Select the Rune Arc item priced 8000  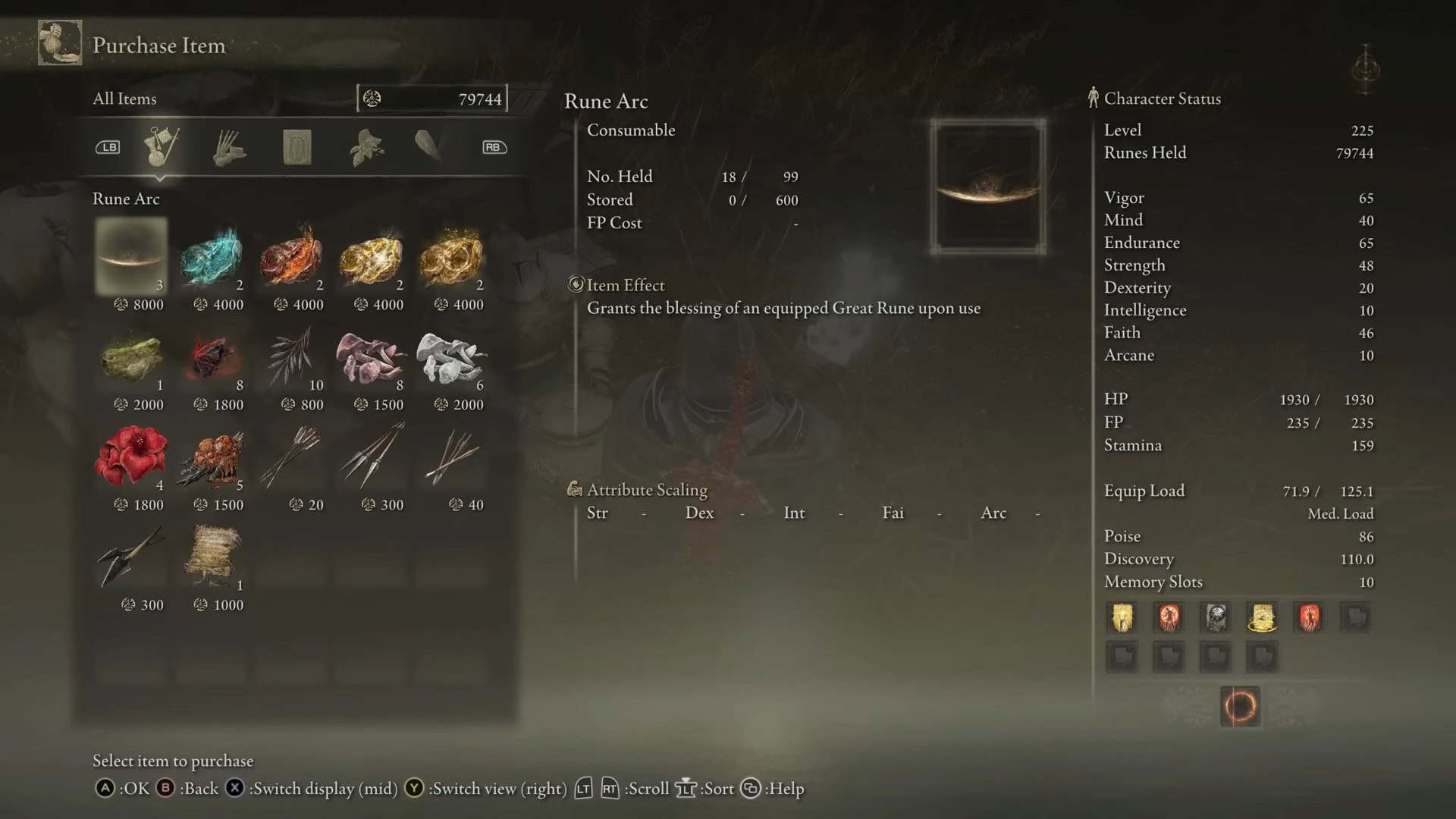pos(131,256)
